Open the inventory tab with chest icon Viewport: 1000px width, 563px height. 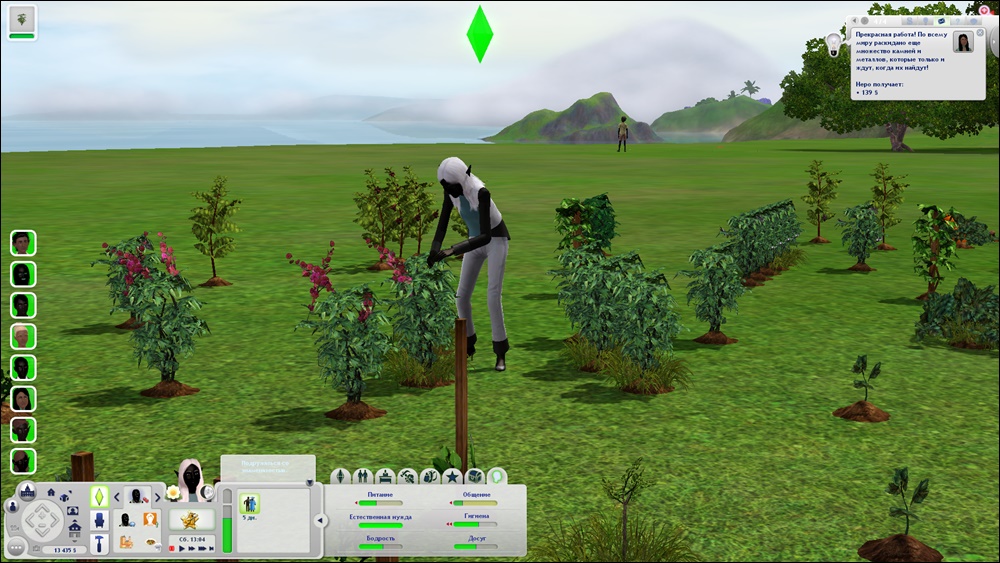[474, 476]
